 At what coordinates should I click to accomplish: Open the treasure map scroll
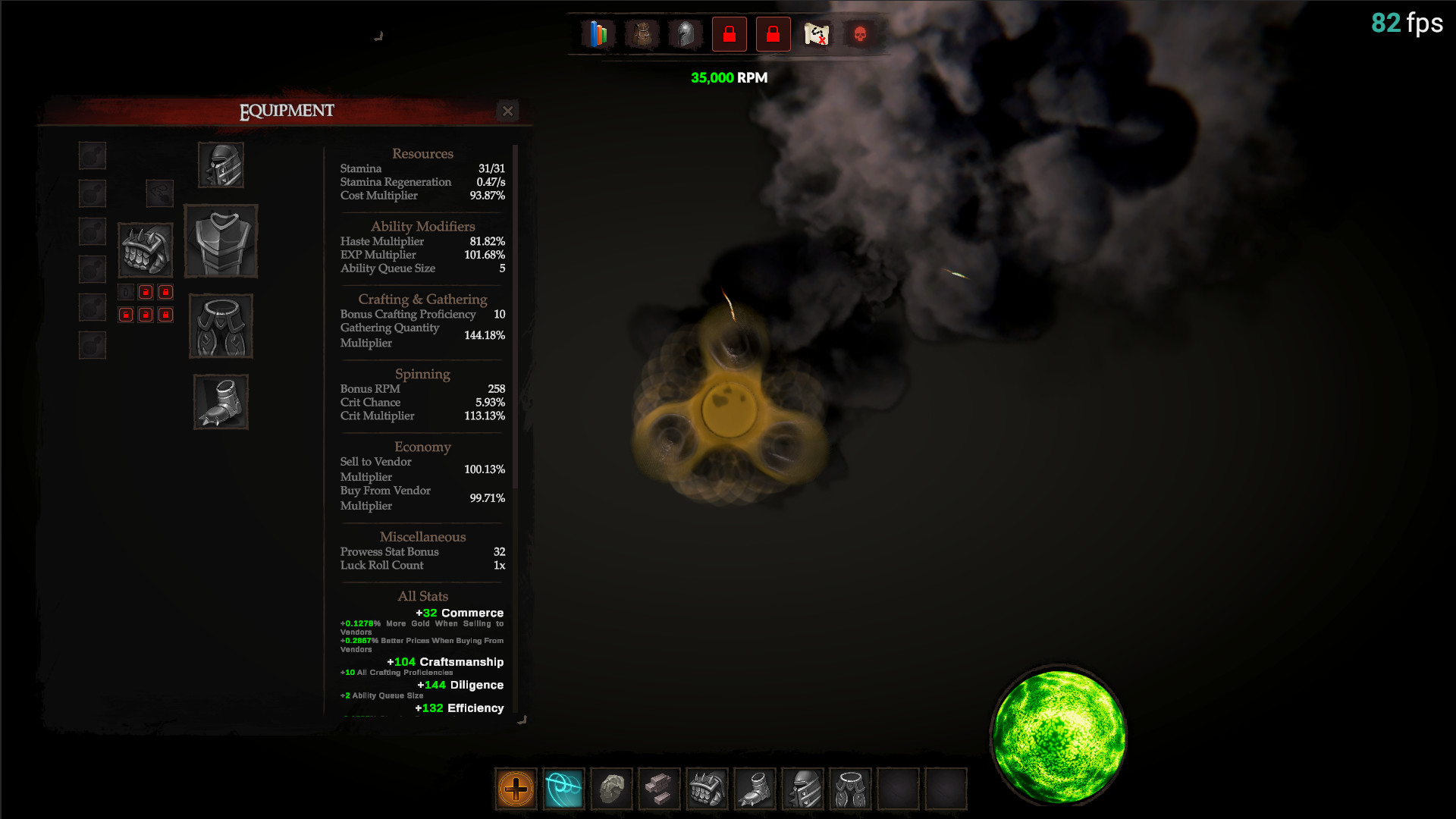click(x=817, y=34)
